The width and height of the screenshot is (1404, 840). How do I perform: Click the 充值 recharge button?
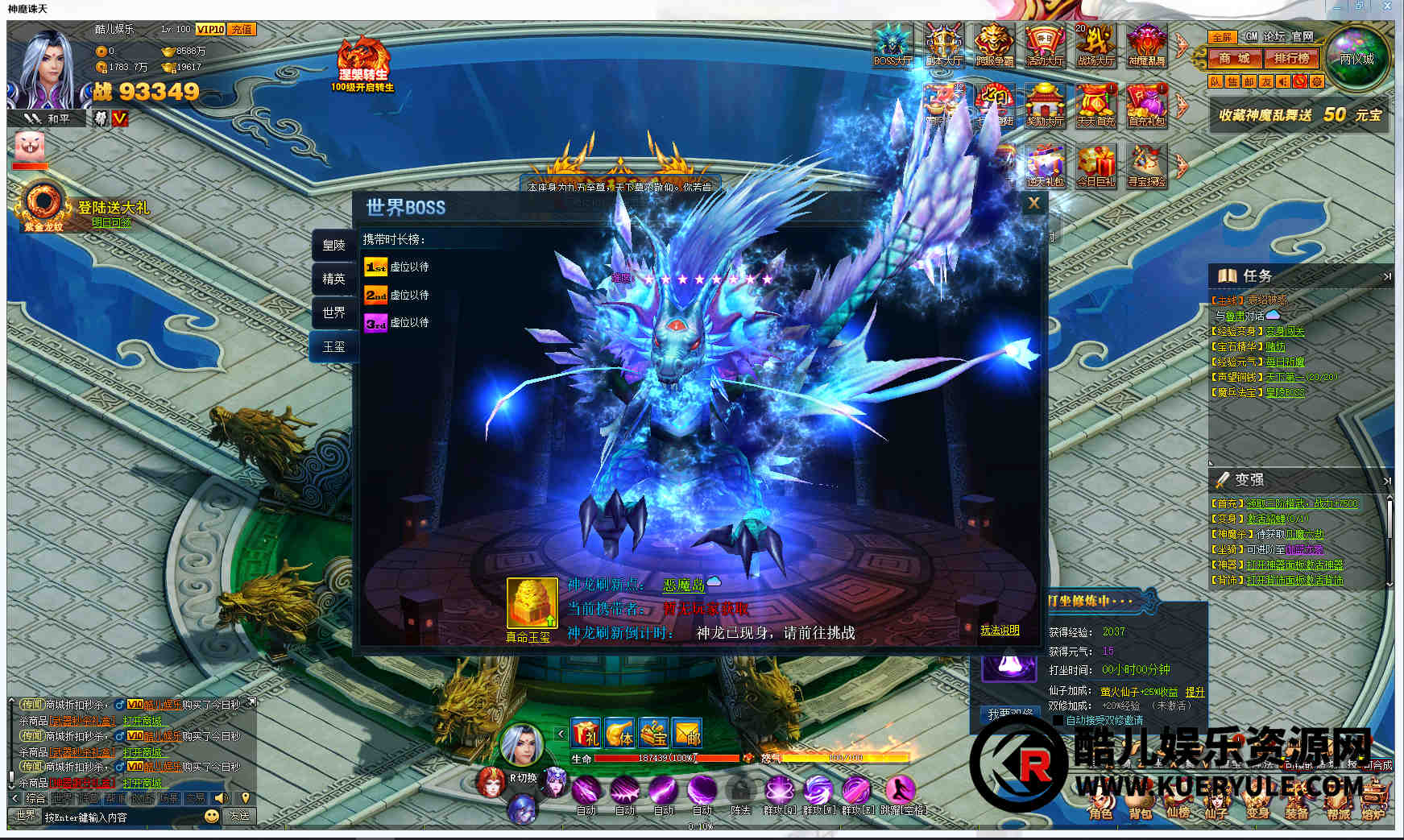(x=242, y=29)
